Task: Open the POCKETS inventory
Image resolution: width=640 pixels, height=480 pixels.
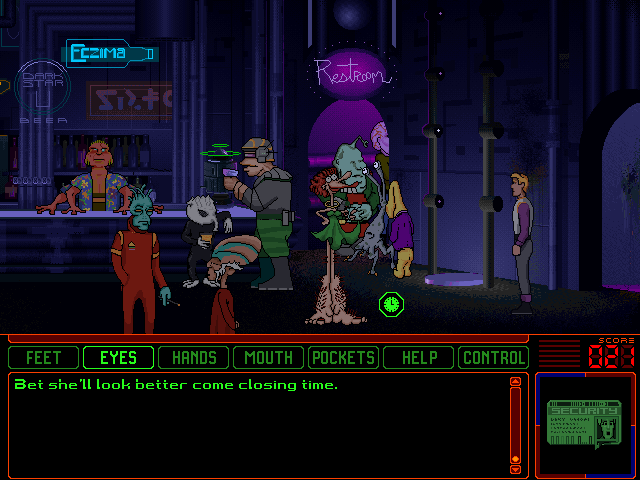Action: [344, 357]
